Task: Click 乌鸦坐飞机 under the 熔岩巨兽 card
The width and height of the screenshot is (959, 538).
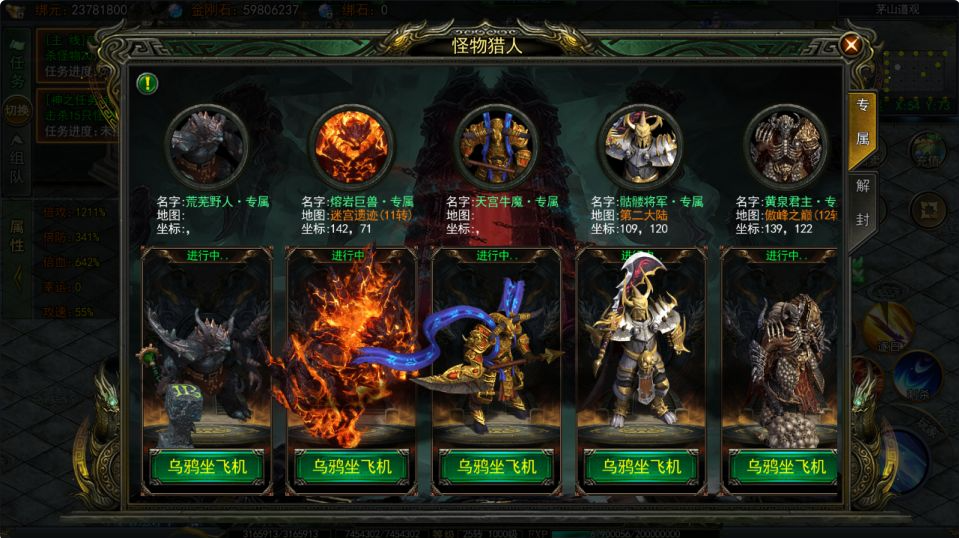Action: coord(351,467)
